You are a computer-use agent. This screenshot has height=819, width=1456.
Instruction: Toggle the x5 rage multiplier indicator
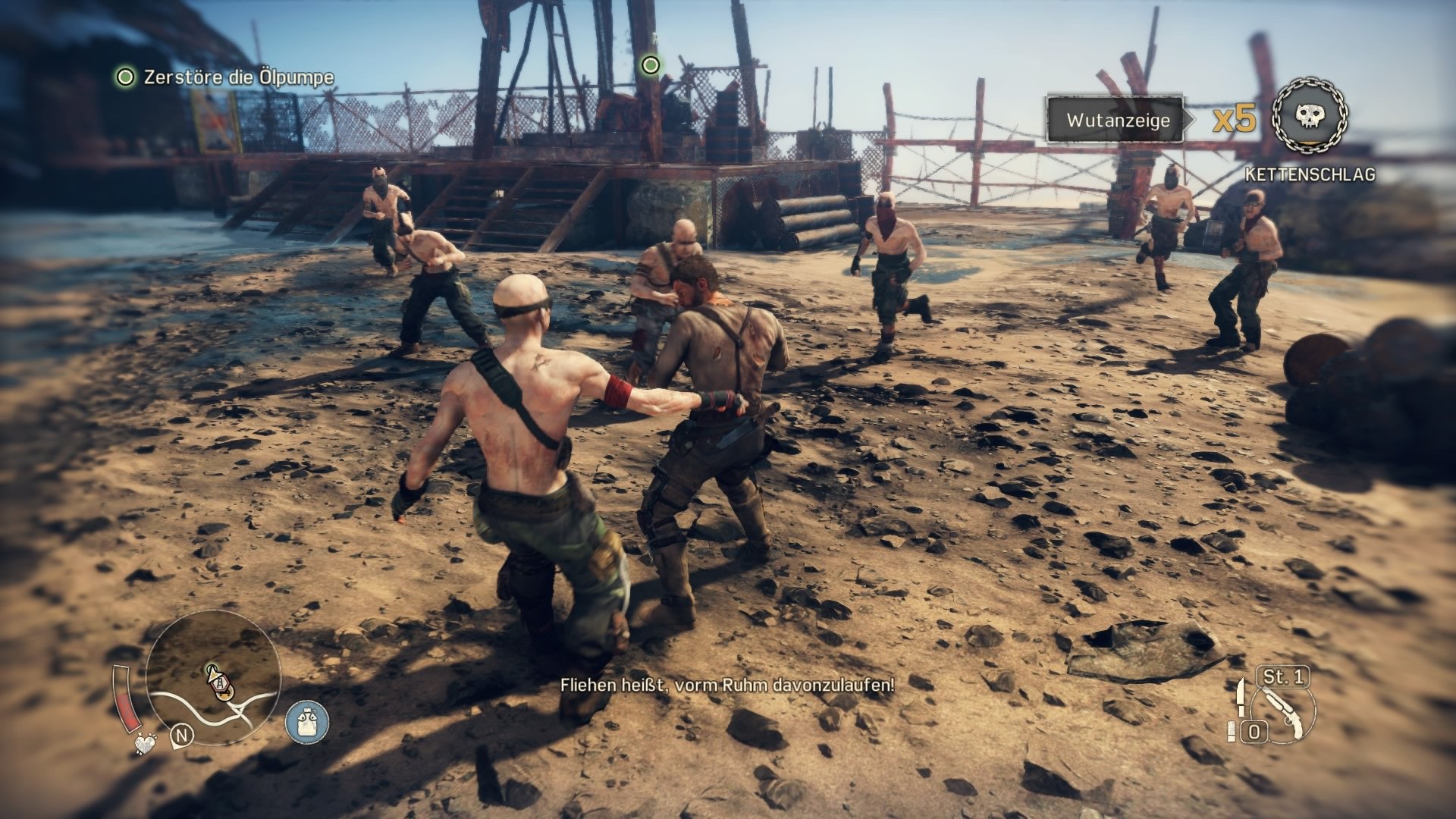(1236, 119)
